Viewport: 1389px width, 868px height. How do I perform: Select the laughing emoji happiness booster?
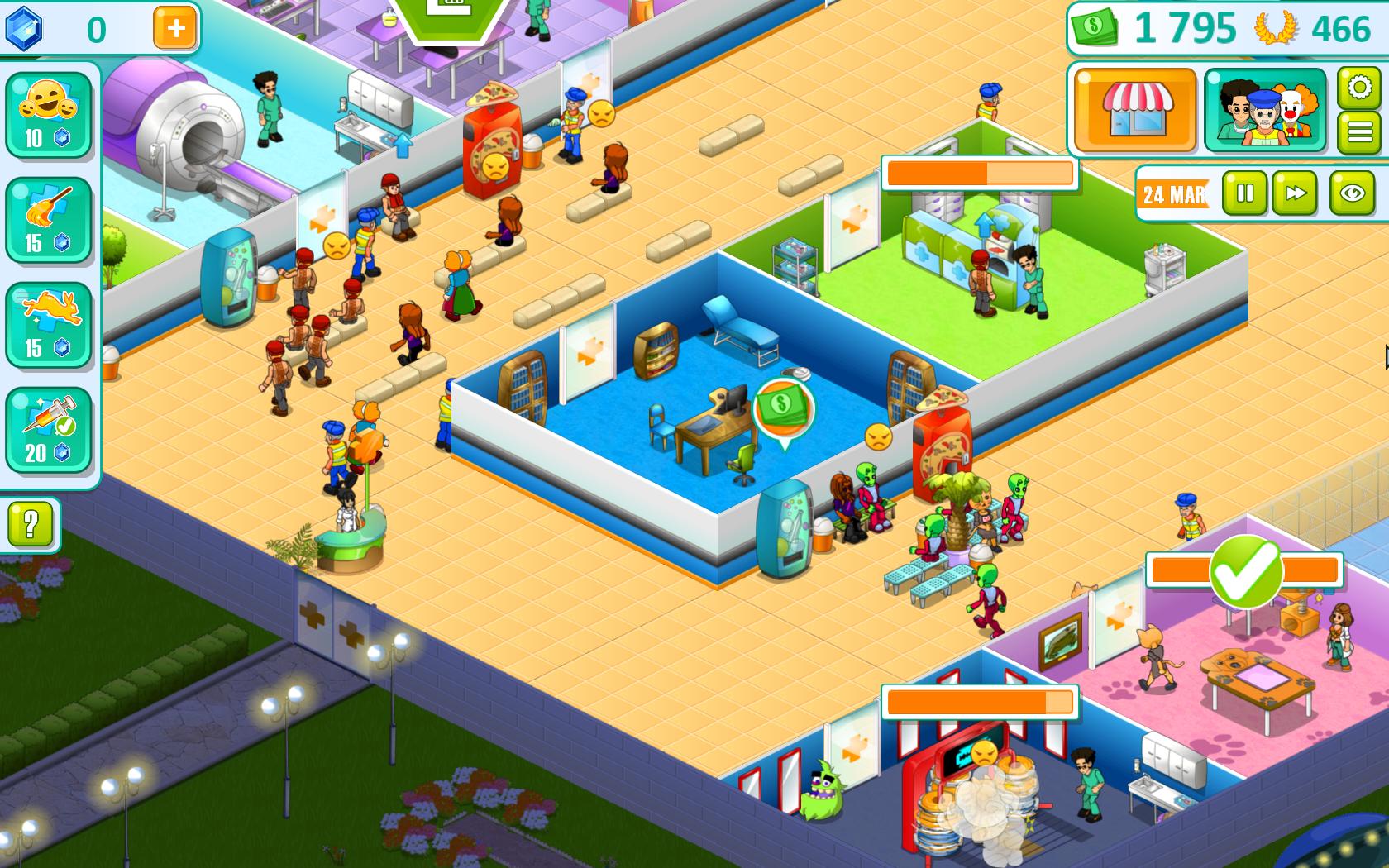tap(47, 116)
